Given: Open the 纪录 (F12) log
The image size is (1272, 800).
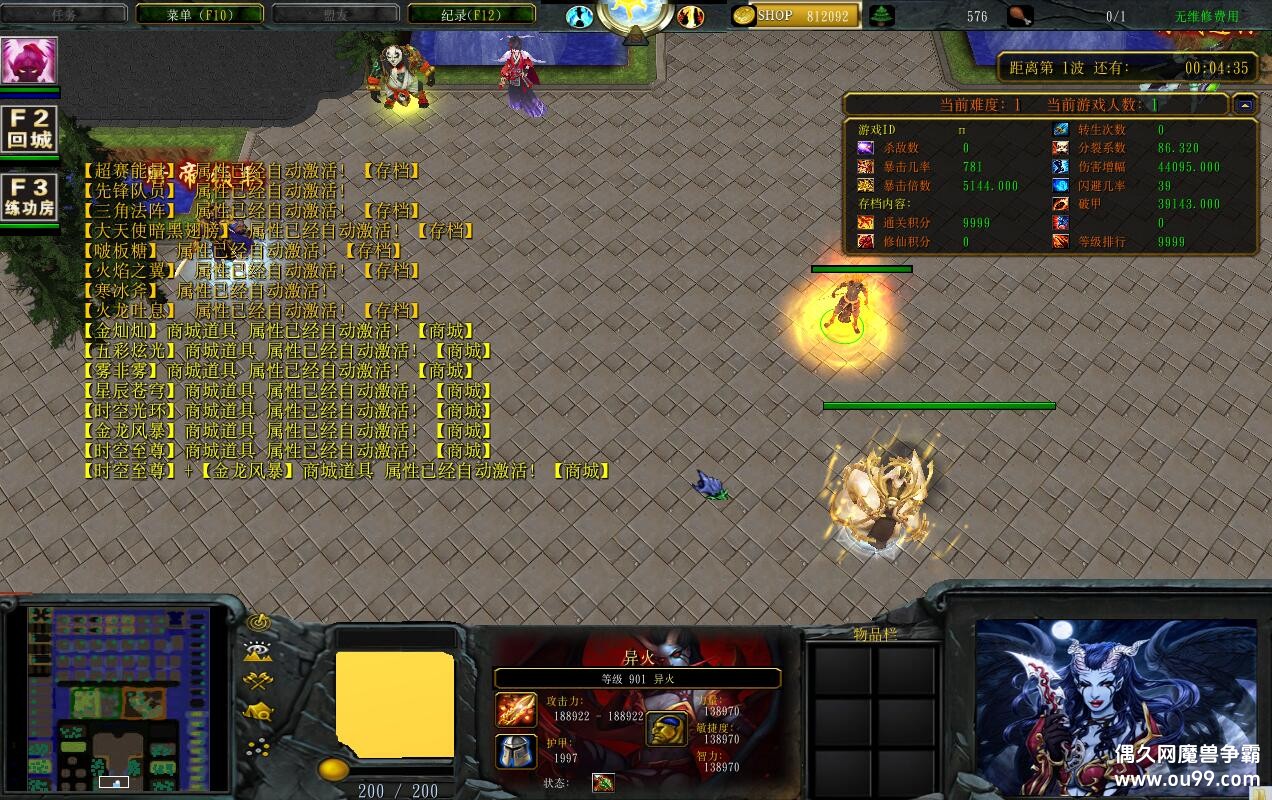Looking at the screenshot, I should [472, 15].
